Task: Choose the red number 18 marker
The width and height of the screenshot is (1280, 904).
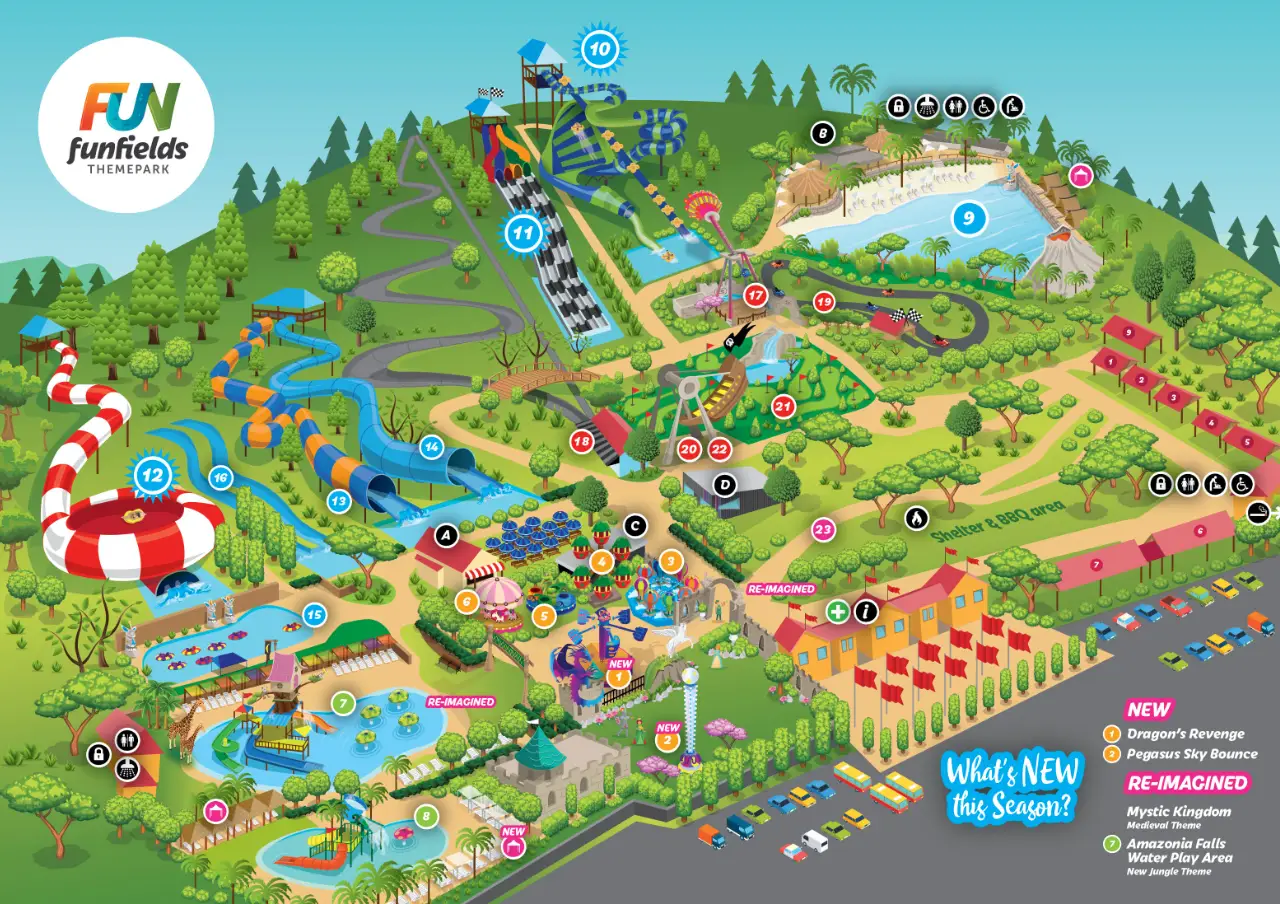Action: pos(582,441)
